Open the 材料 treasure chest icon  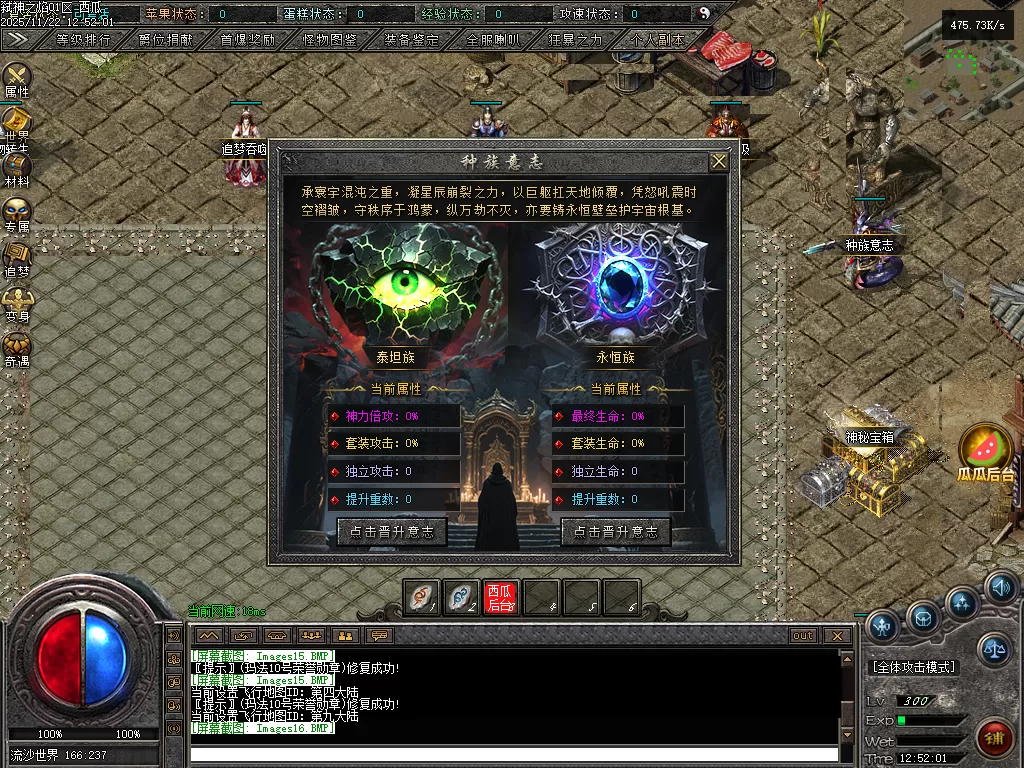tap(17, 168)
